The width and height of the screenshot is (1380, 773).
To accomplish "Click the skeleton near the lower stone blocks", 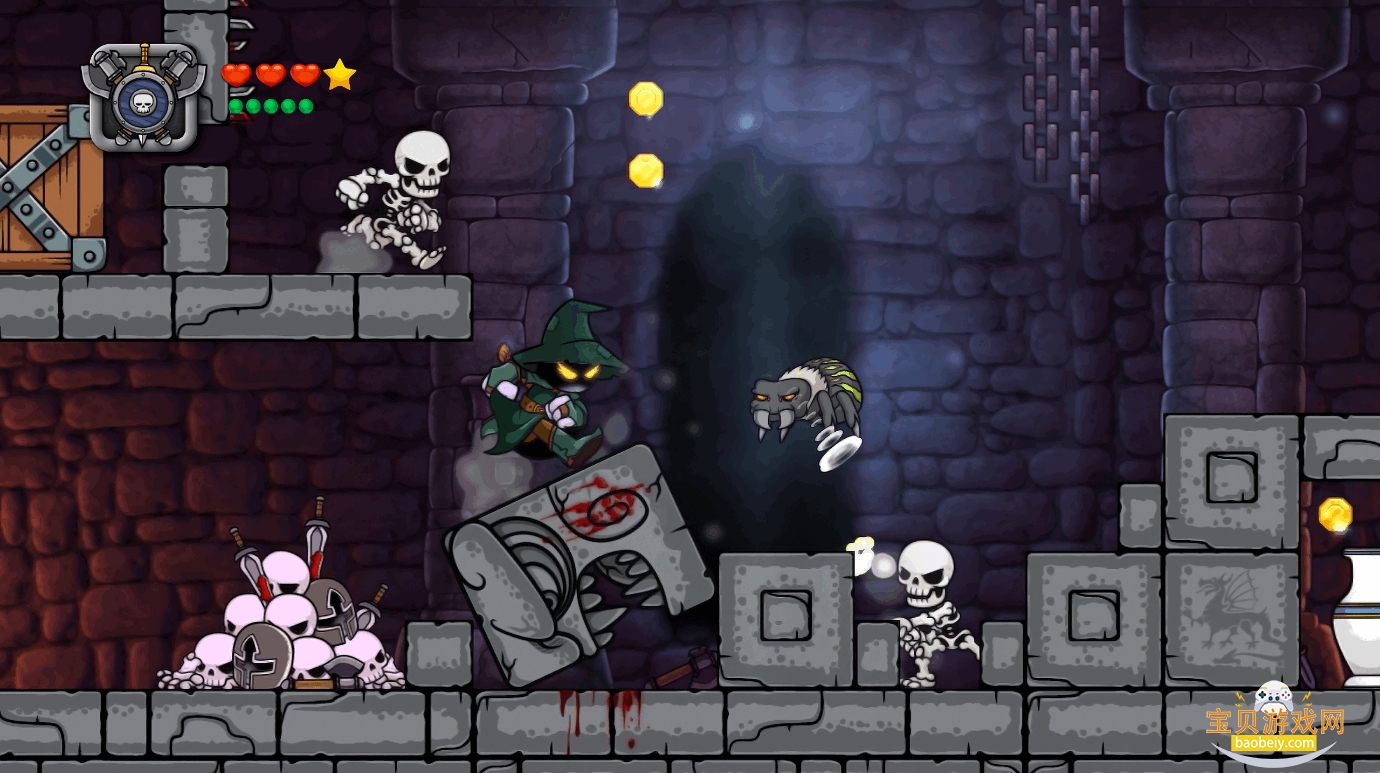I will 930,615.
